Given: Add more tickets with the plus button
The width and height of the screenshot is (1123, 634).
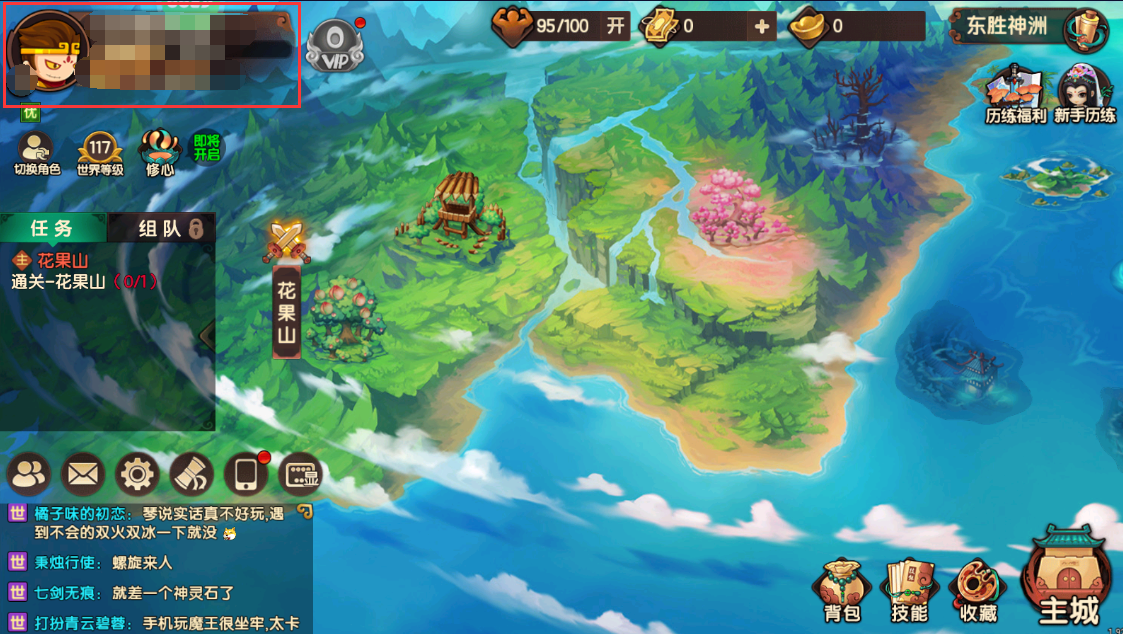Looking at the screenshot, I should 763,26.
